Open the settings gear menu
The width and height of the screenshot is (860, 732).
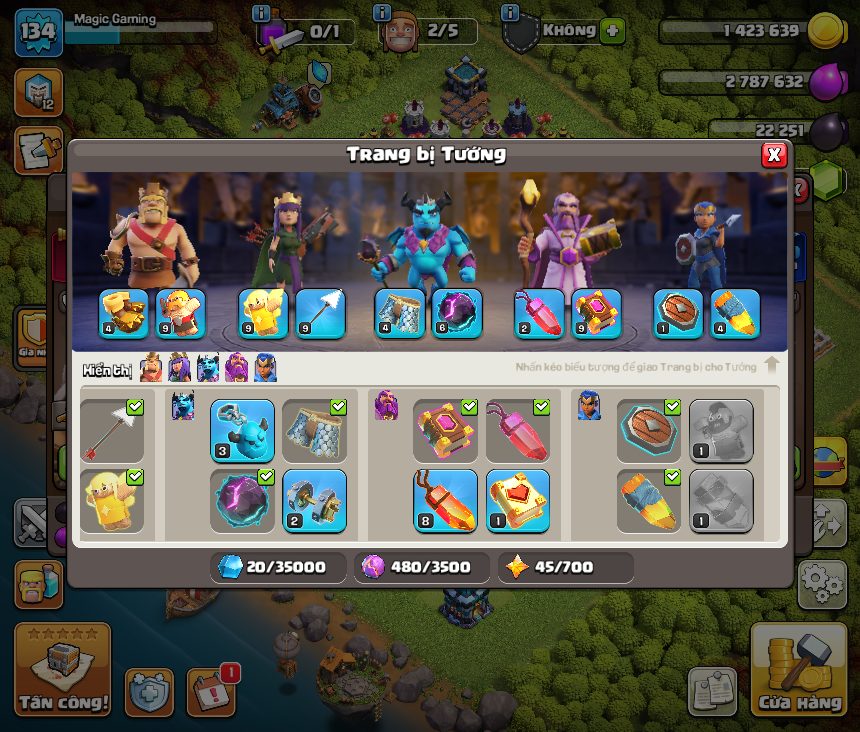click(x=822, y=584)
